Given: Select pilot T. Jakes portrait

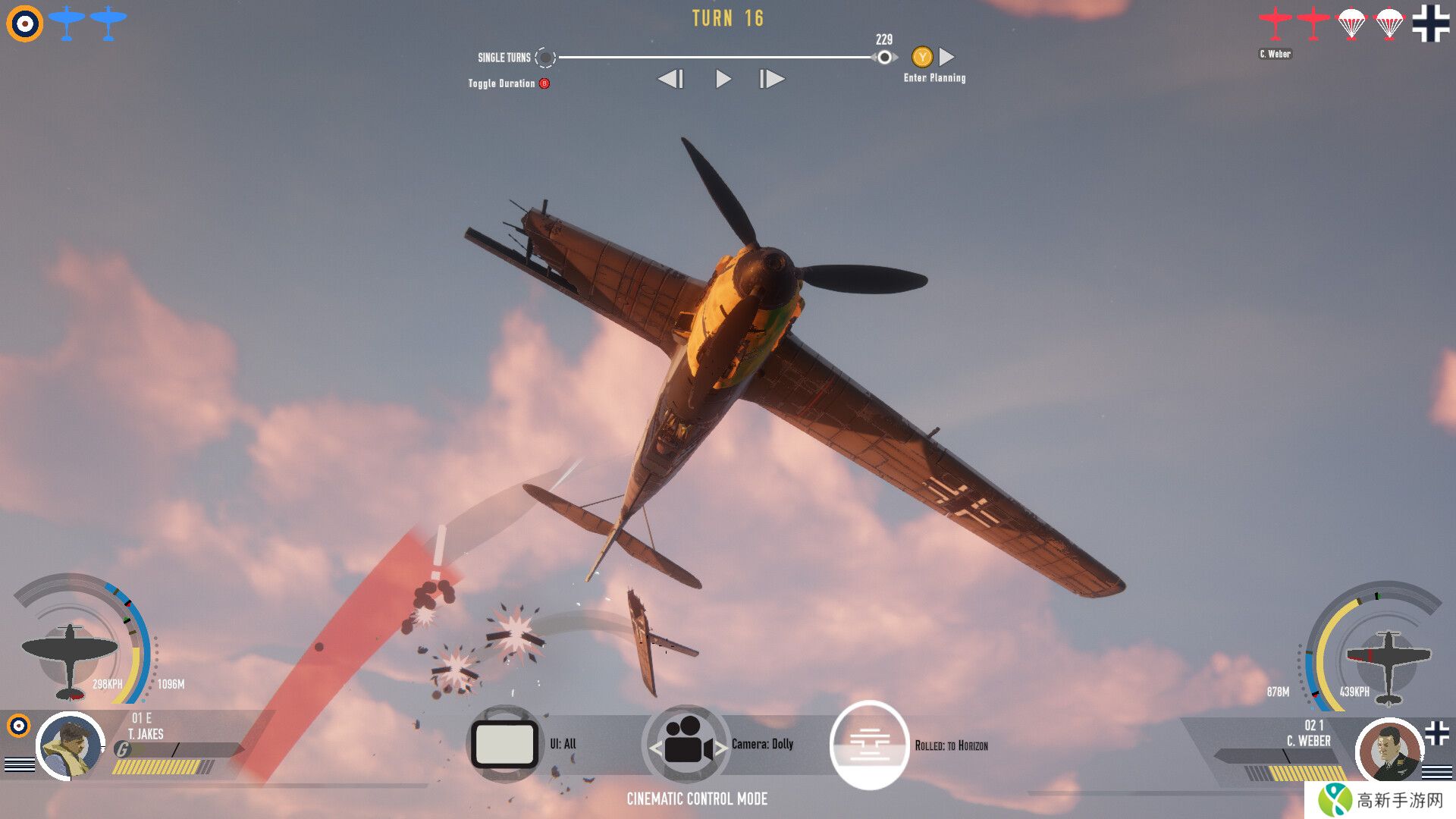Looking at the screenshot, I should [71, 746].
